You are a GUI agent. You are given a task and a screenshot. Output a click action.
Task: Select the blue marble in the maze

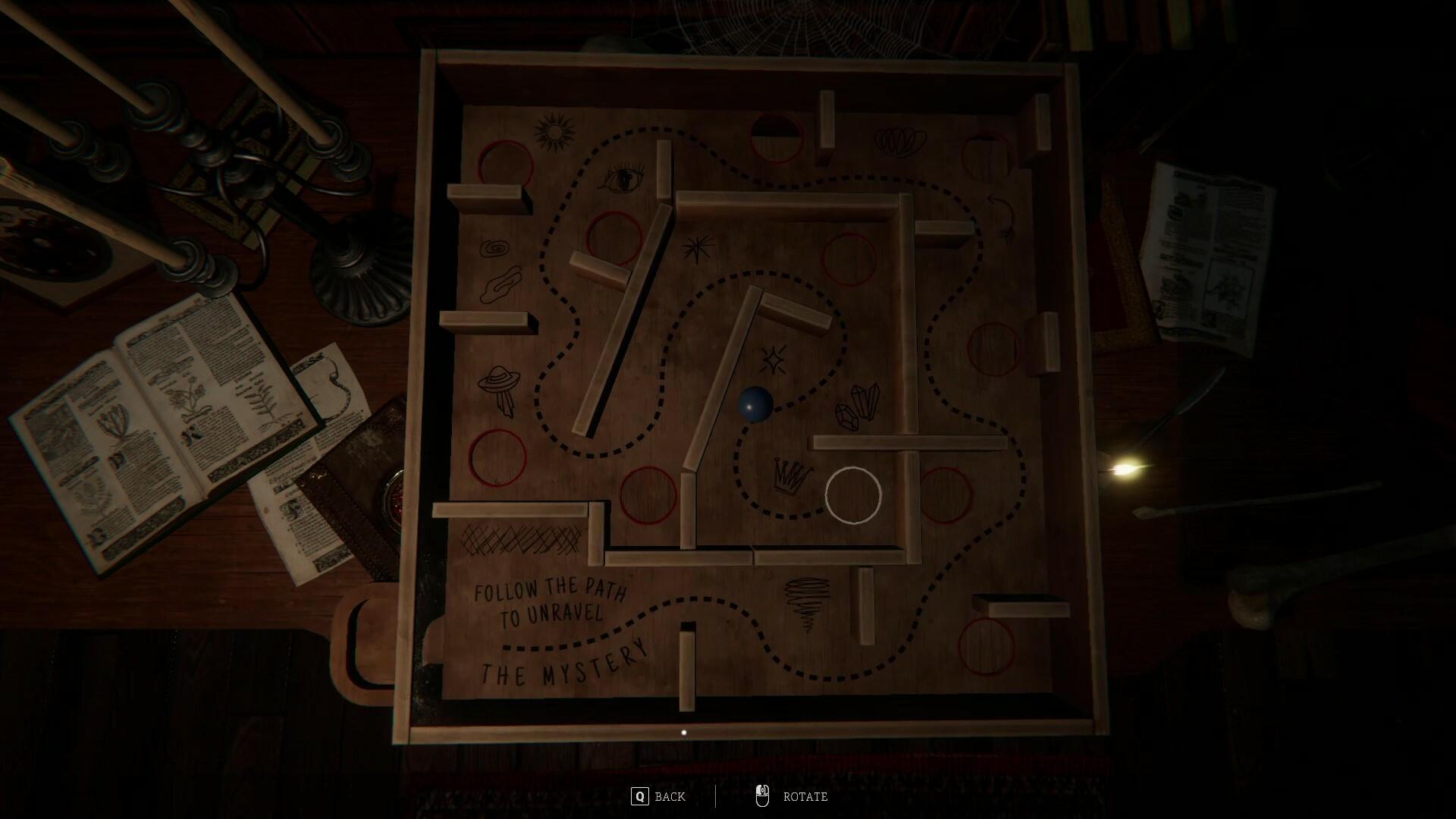tap(755, 406)
